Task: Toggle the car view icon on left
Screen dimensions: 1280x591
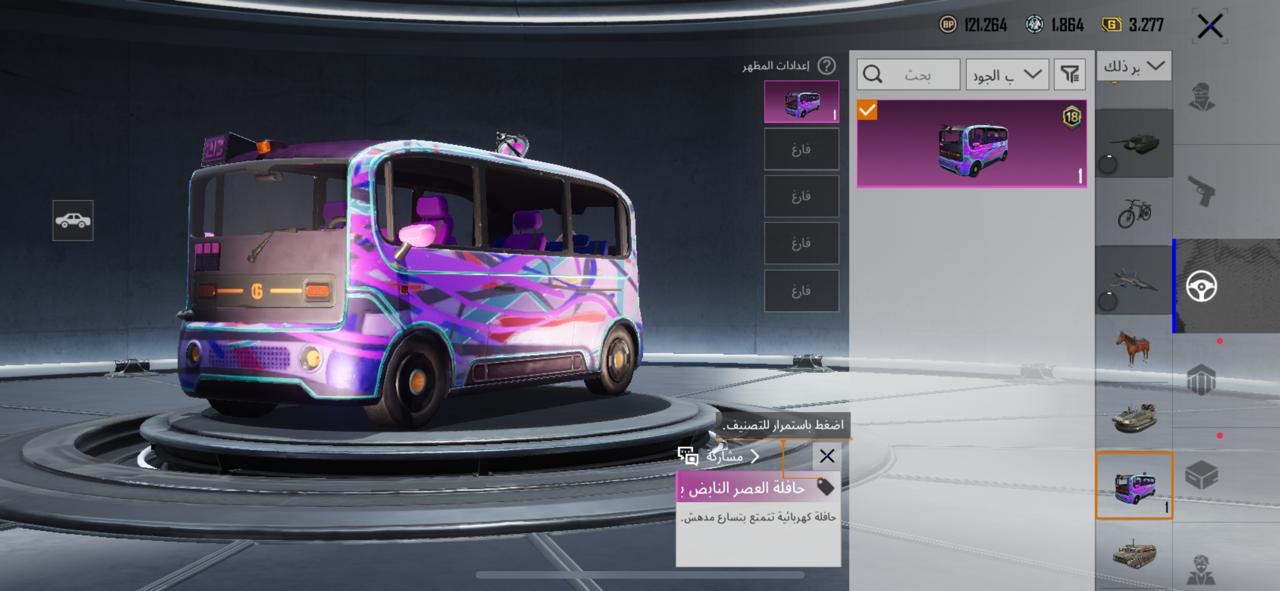Action: coord(73,220)
